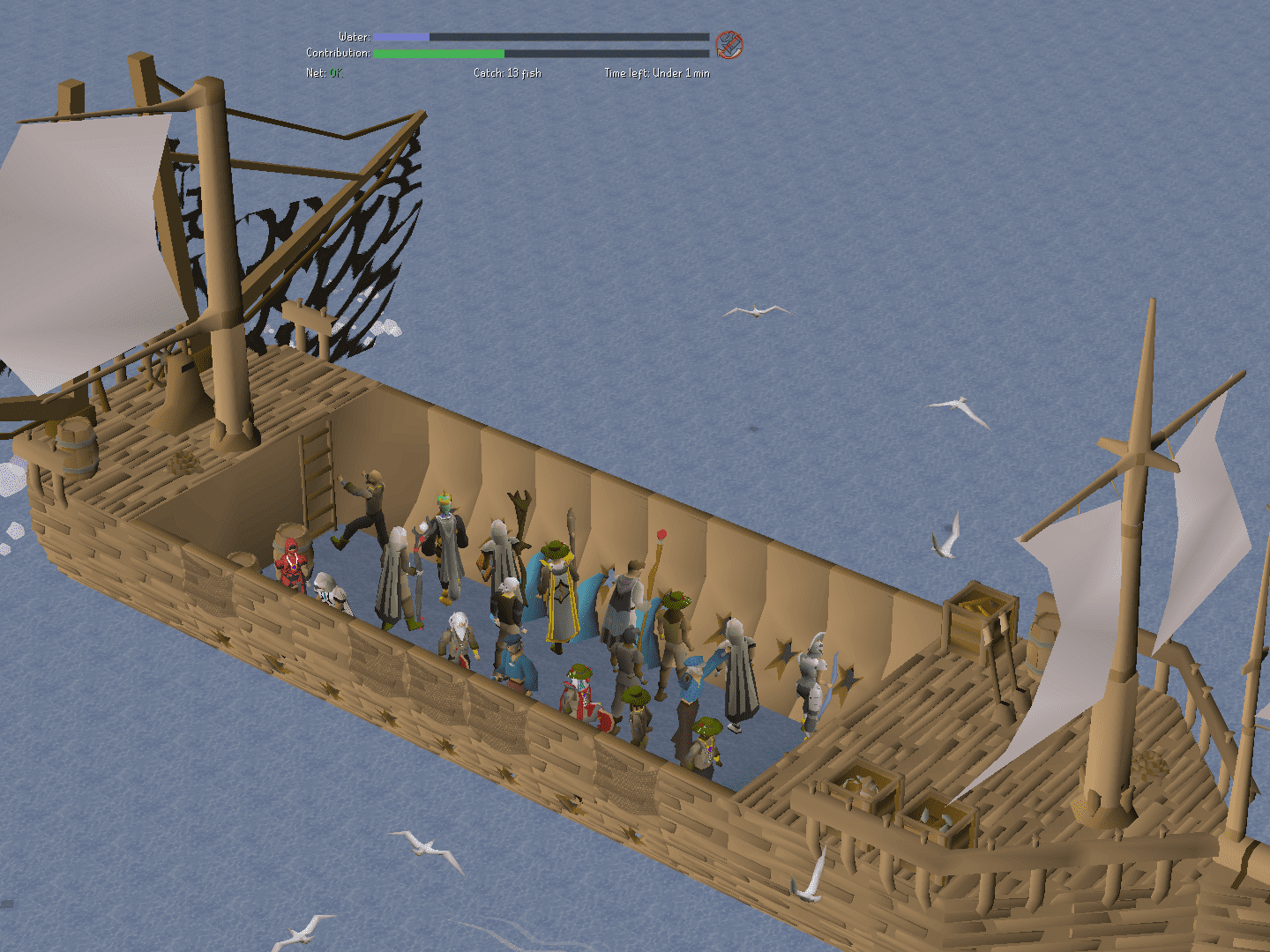Screen dimensions: 1270x952
Task: Click the "Catch: 13 fish" counter
Action: [506, 74]
